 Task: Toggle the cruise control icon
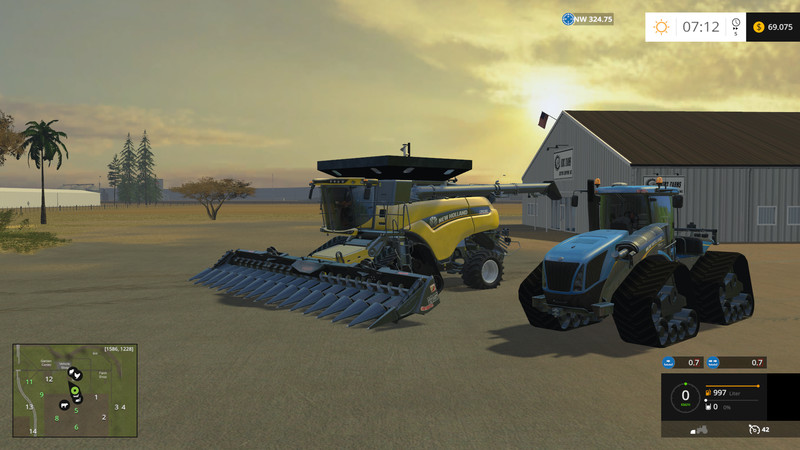pos(753,429)
